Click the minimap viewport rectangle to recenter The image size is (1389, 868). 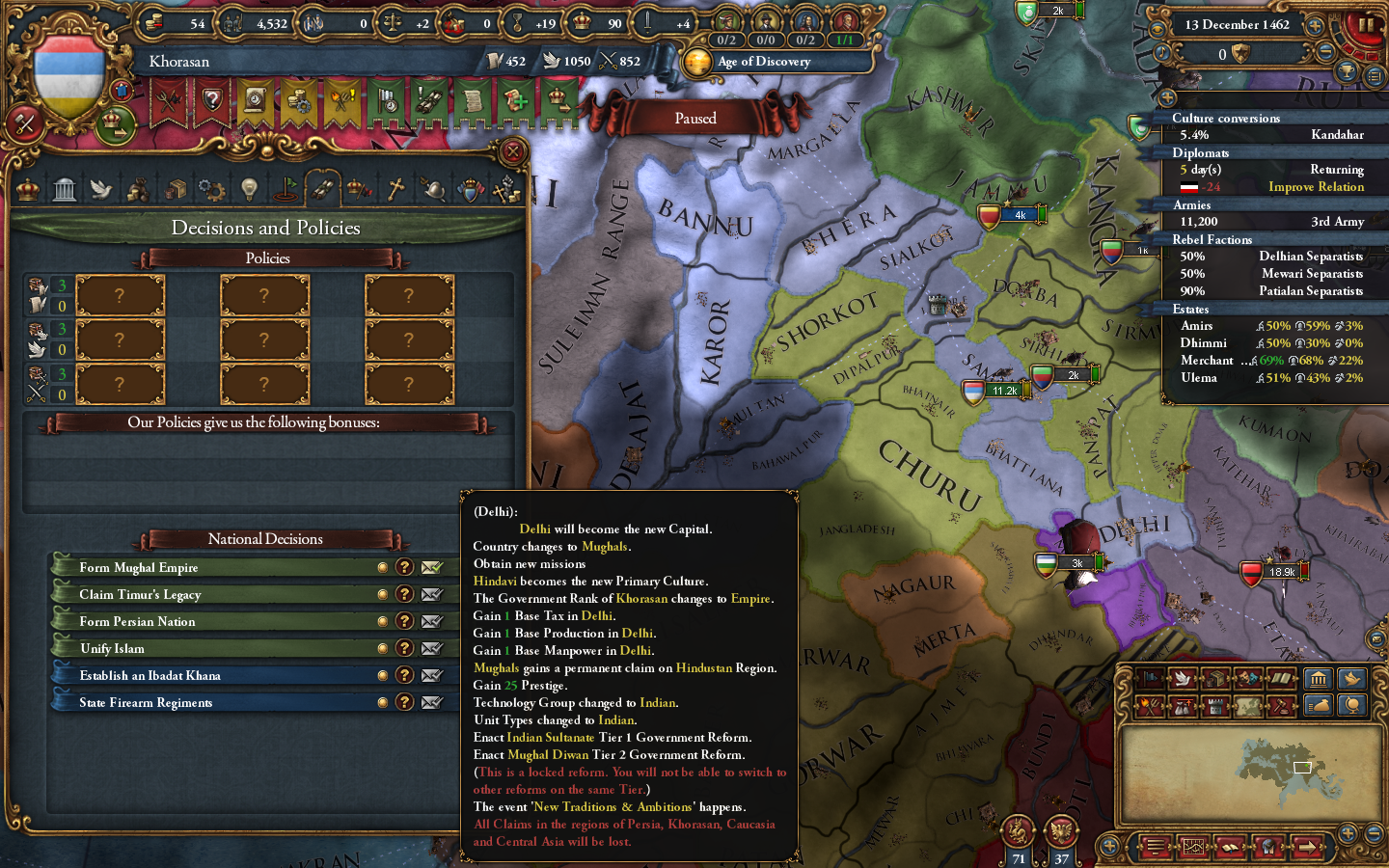tap(1302, 767)
